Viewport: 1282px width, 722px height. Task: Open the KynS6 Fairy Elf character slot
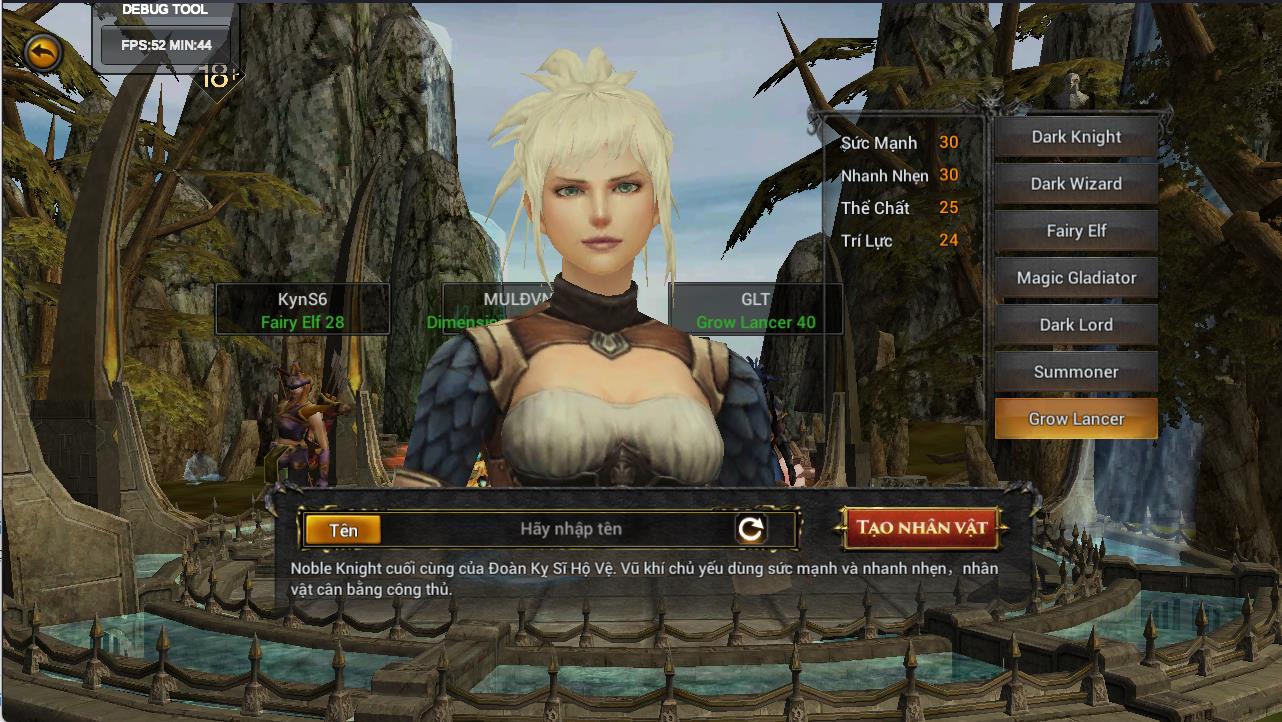point(302,308)
